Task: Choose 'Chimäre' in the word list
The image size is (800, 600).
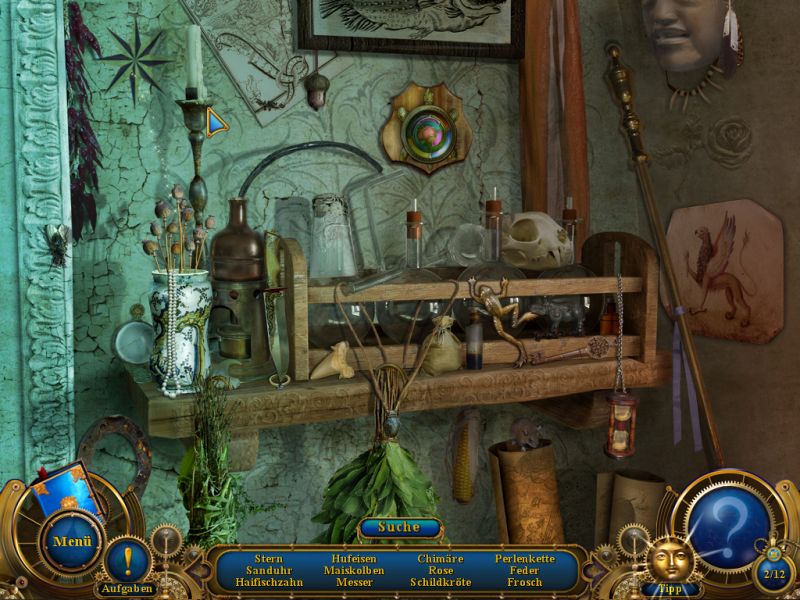Action: click(440, 558)
